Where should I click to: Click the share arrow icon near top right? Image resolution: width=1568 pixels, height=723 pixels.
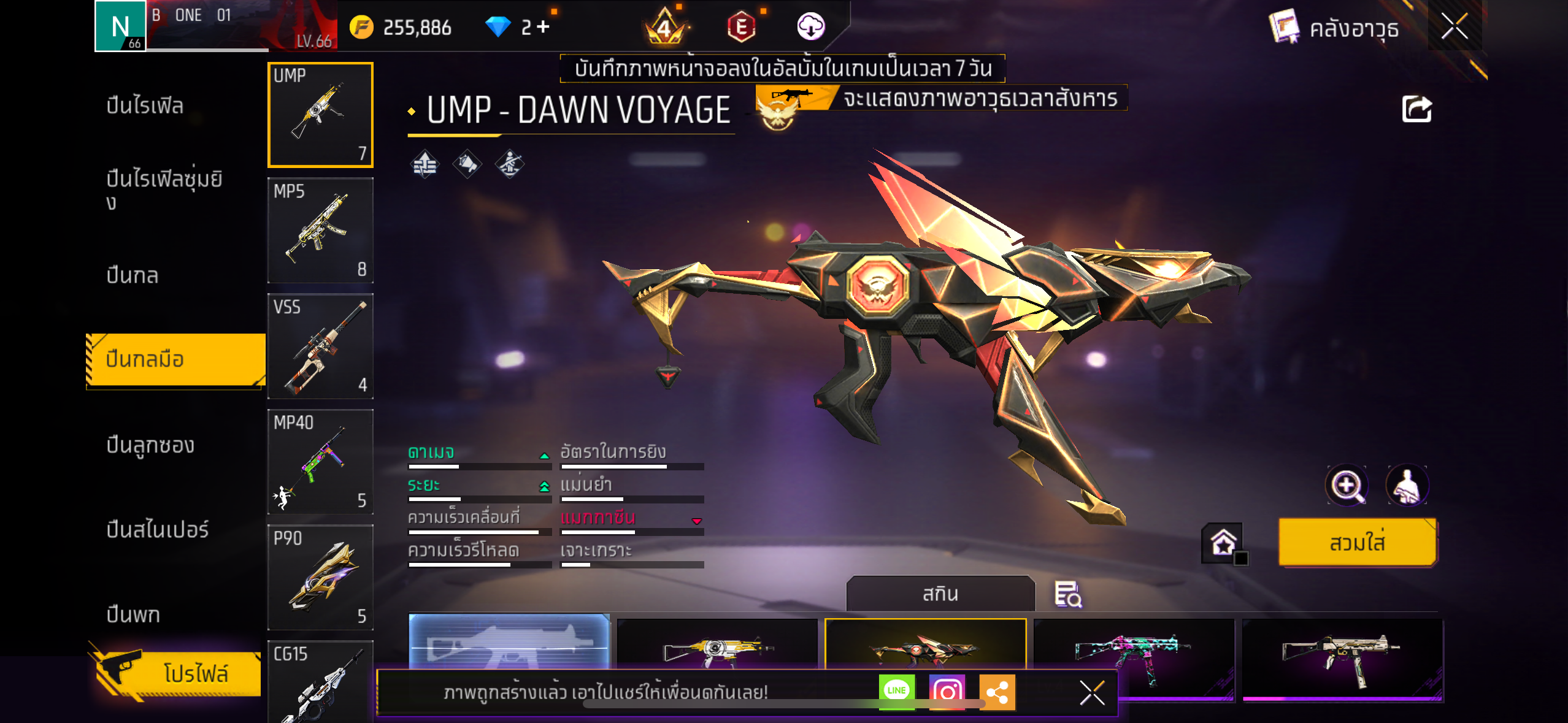click(x=1416, y=110)
